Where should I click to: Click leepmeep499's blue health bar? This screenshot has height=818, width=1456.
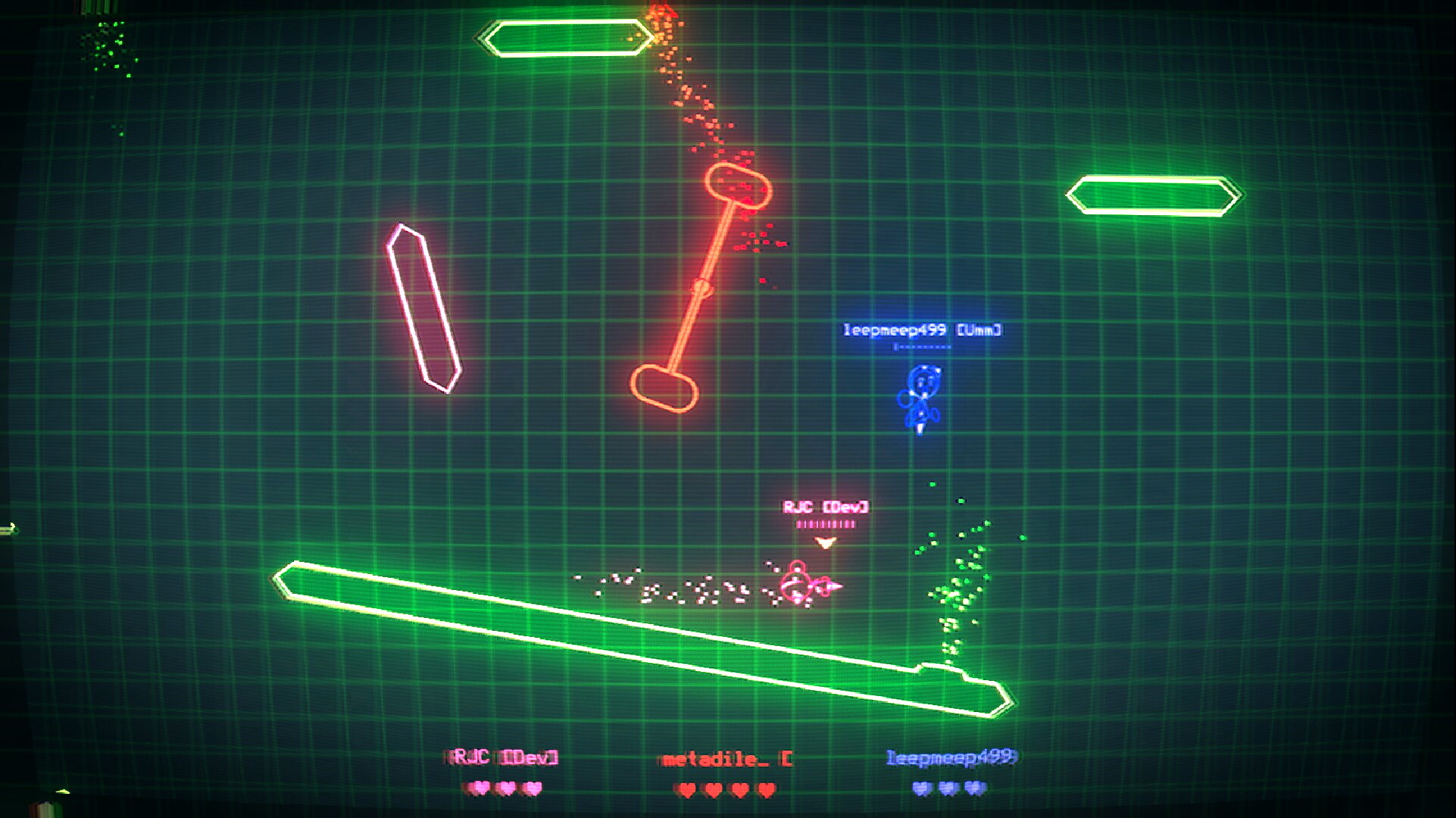[920, 348]
